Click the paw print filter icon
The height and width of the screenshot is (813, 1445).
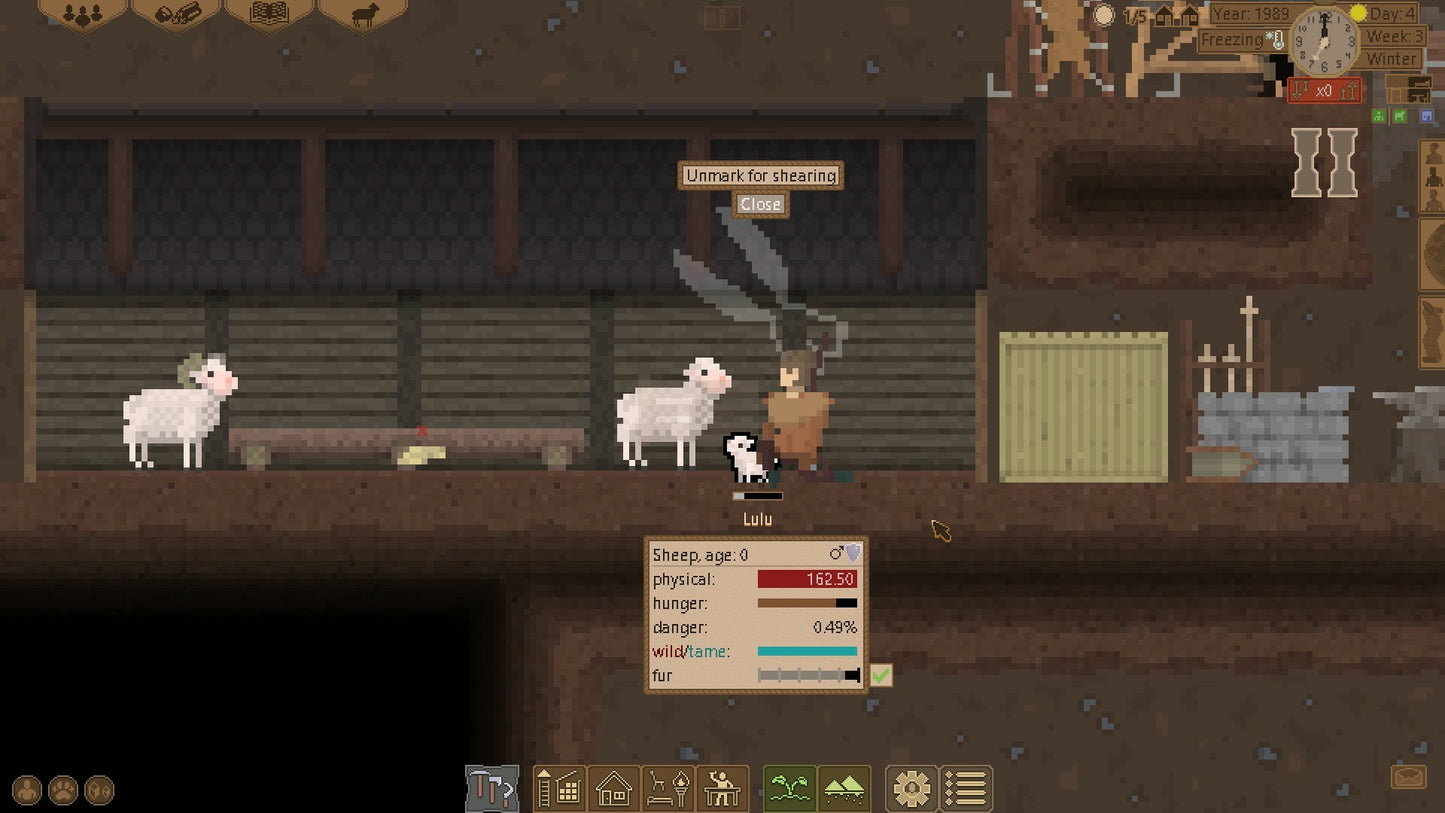pyautogui.click(x=63, y=791)
